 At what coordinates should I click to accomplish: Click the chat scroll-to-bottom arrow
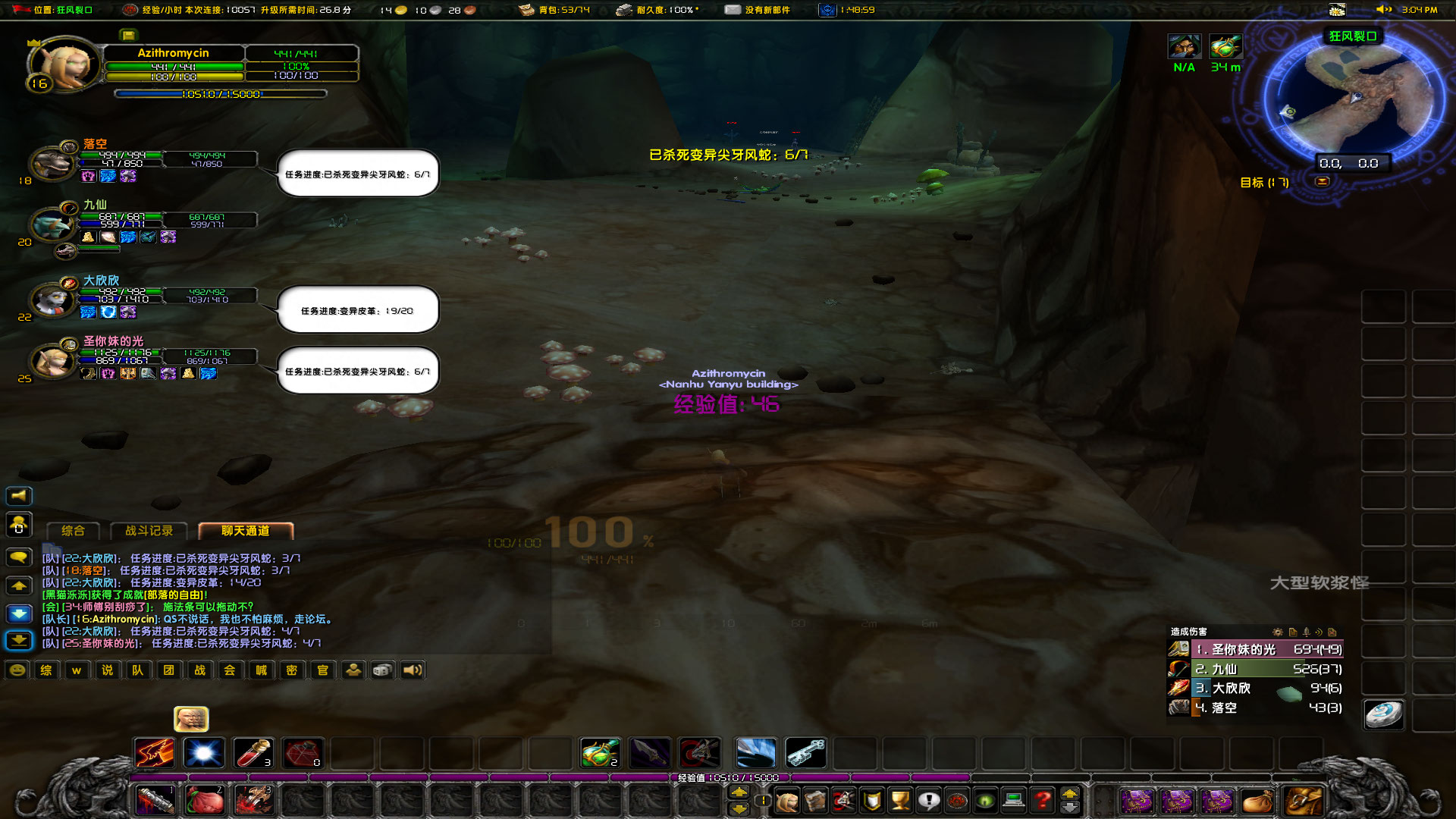(x=19, y=641)
